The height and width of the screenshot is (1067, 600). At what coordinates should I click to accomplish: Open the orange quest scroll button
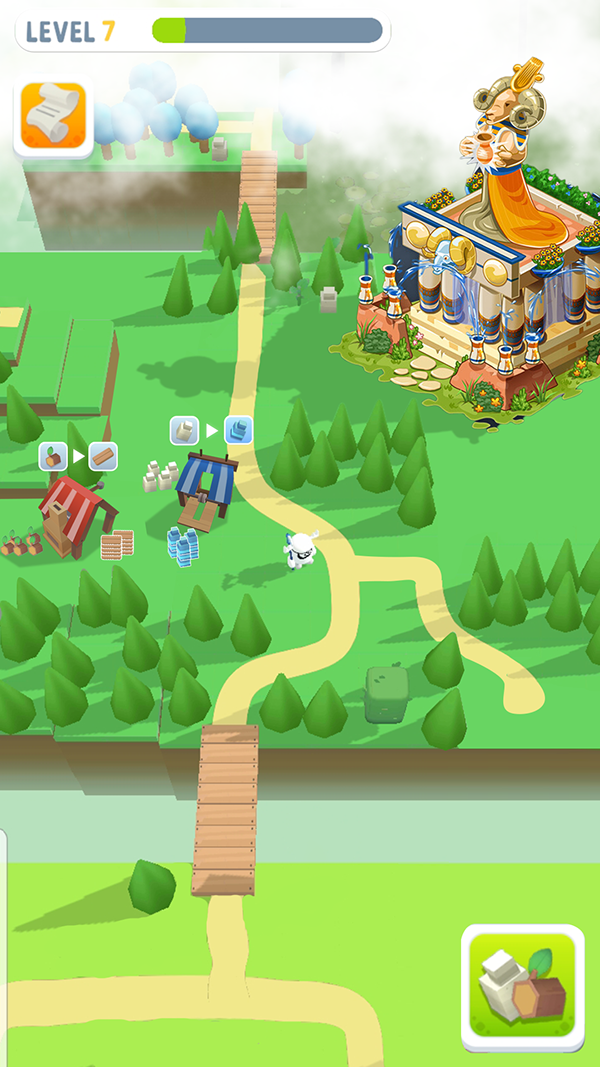coord(53,116)
